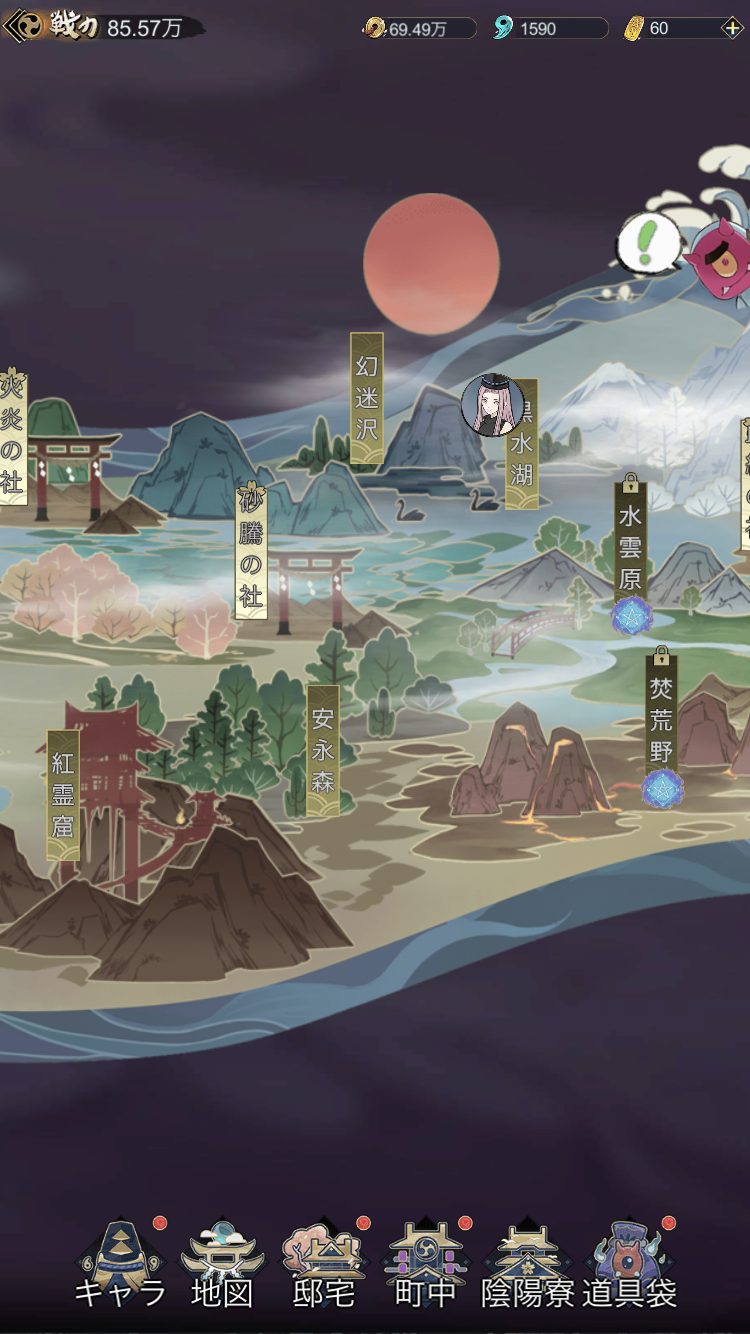Click the exclamation mark speech bubble
This screenshot has height=1334, width=750.
(x=648, y=241)
